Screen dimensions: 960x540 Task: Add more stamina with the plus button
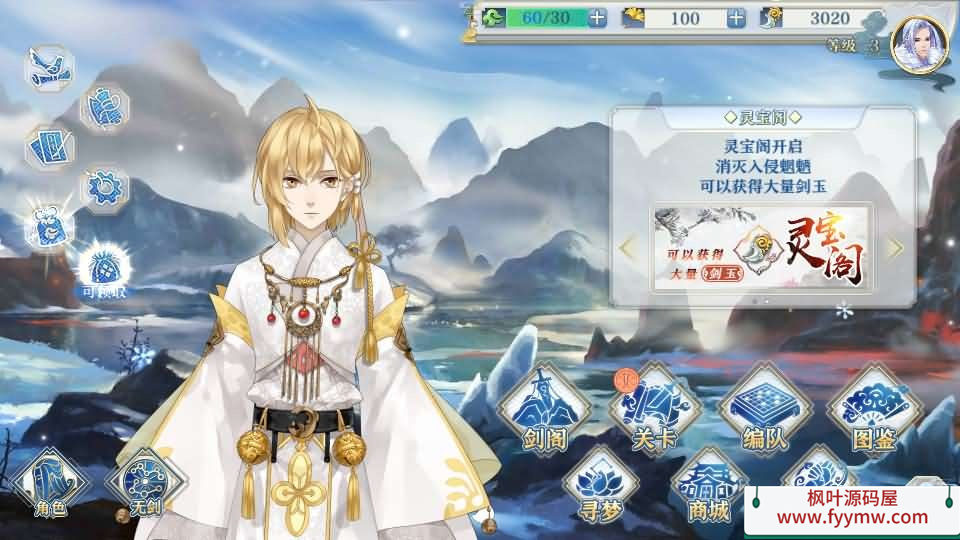pos(597,18)
